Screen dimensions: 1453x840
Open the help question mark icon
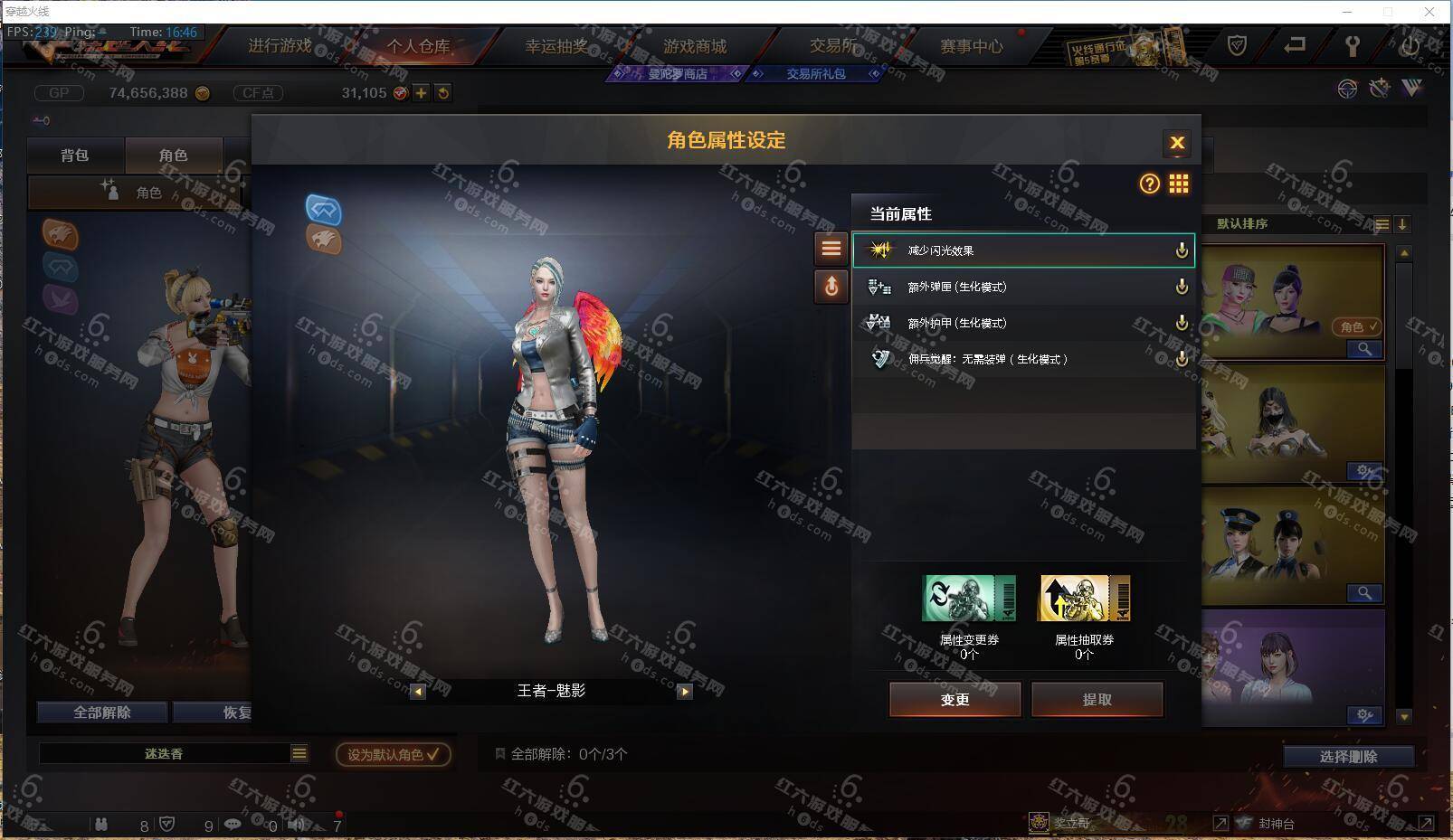point(1149,184)
